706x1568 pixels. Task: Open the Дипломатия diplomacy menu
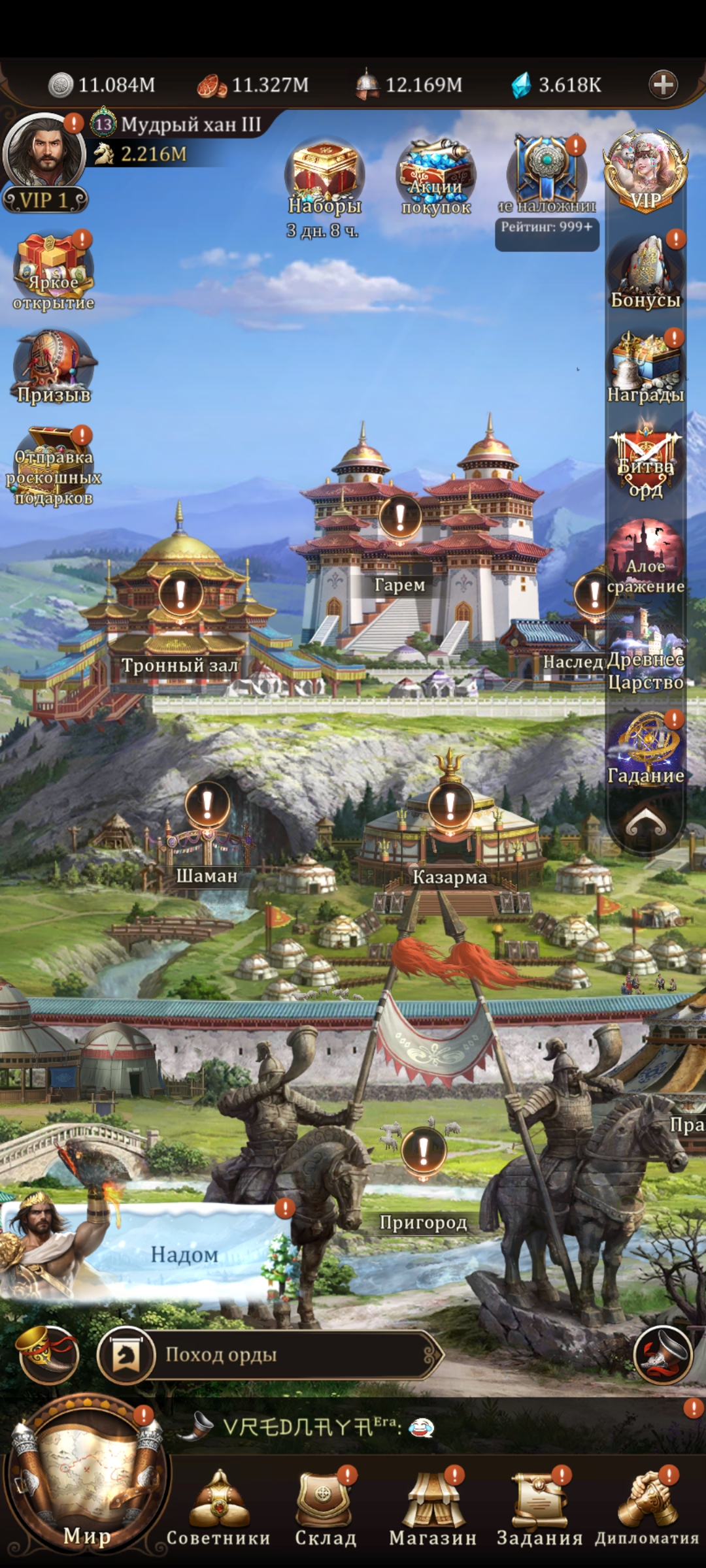(x=647, y=1503)
